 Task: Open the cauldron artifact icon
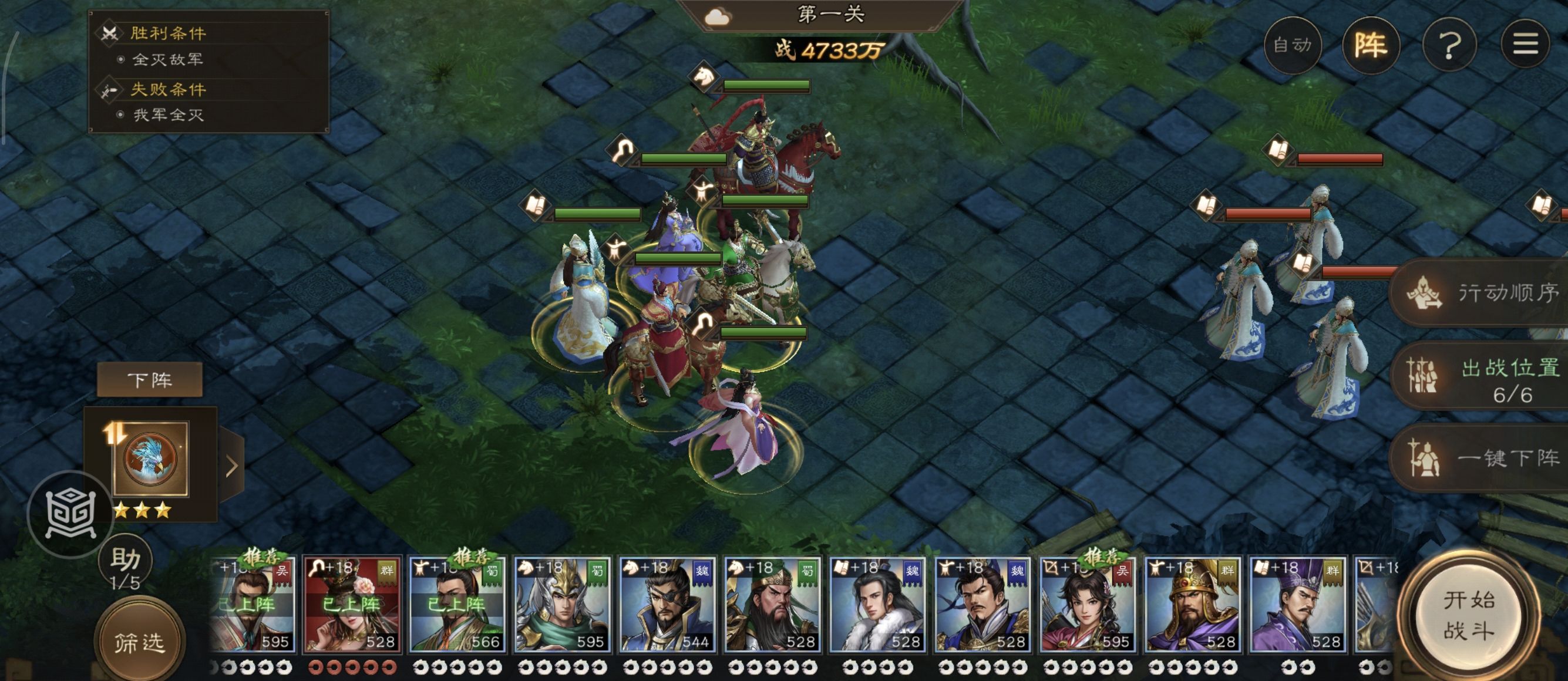click(71, 515)
